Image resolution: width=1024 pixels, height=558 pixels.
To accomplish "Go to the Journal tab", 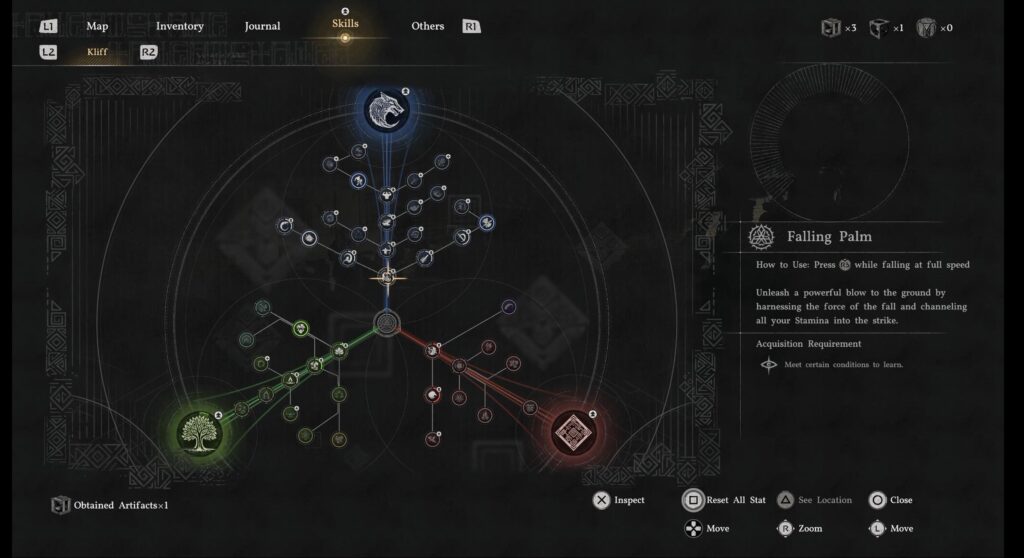I will click(x=262, y=26).
